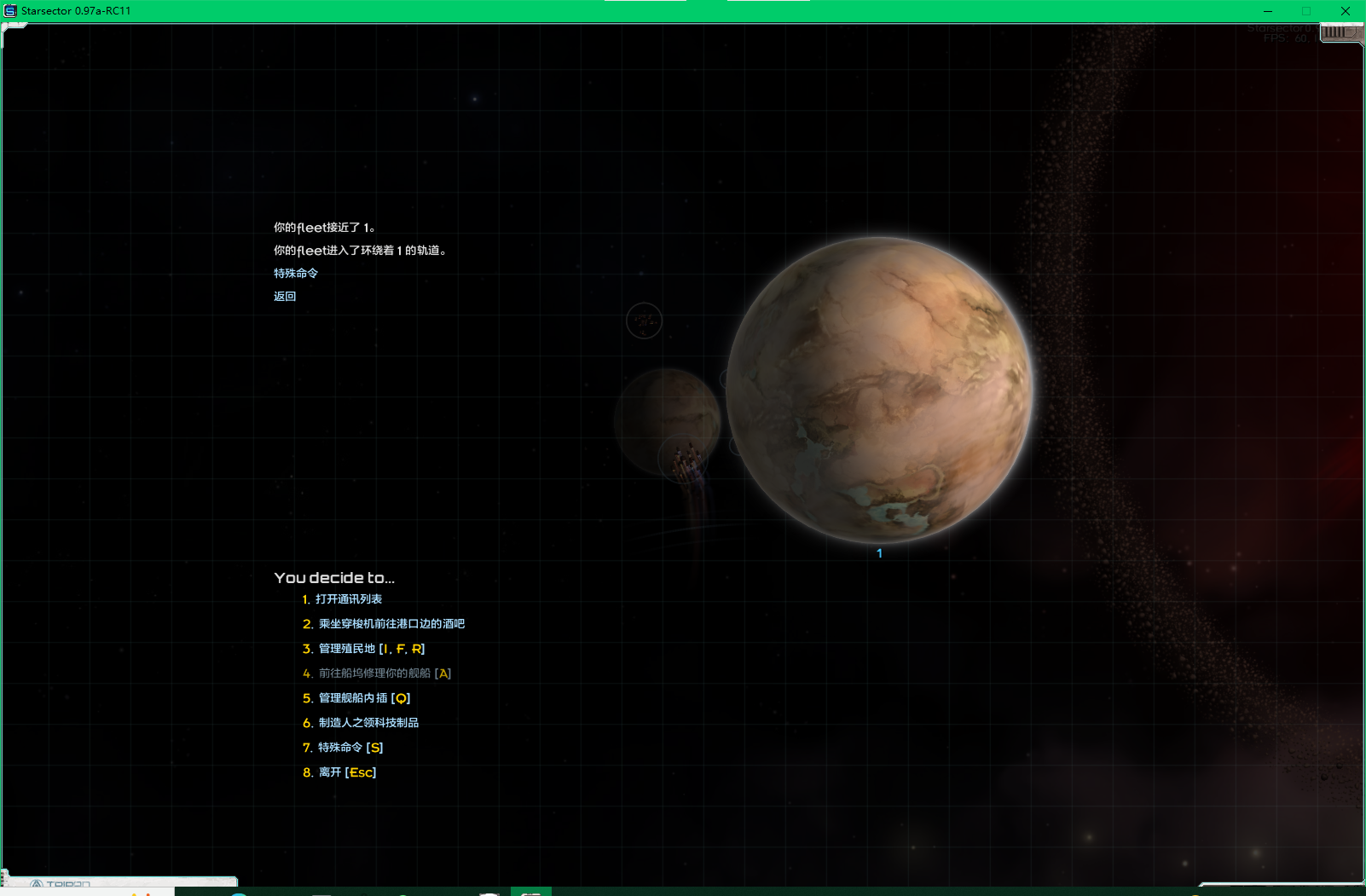Viewport: 1366px width, 896px height.
Task: Choose option 1 打开通讯列表
Action: click(x=348, y=599)
